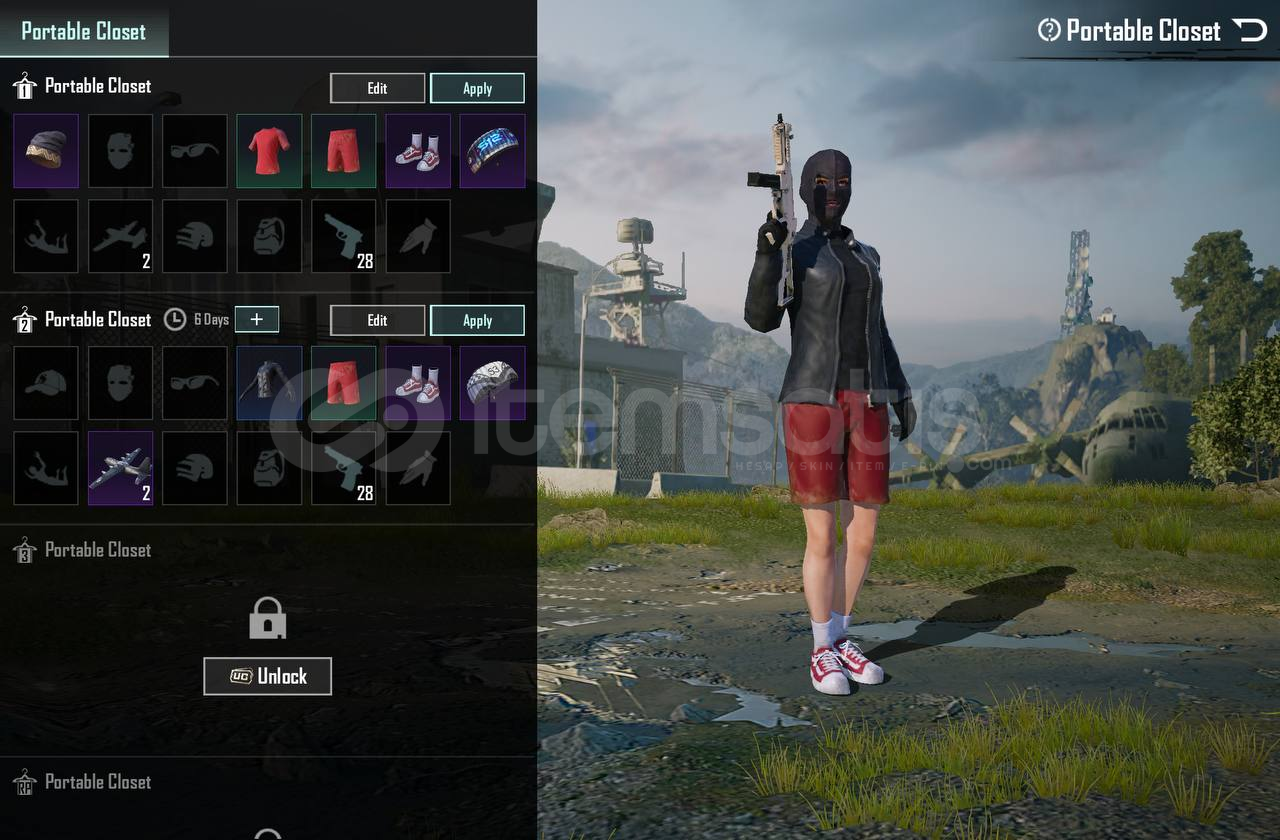
Task: Choose the airplane skin slot in closet two
Action: 120,468
